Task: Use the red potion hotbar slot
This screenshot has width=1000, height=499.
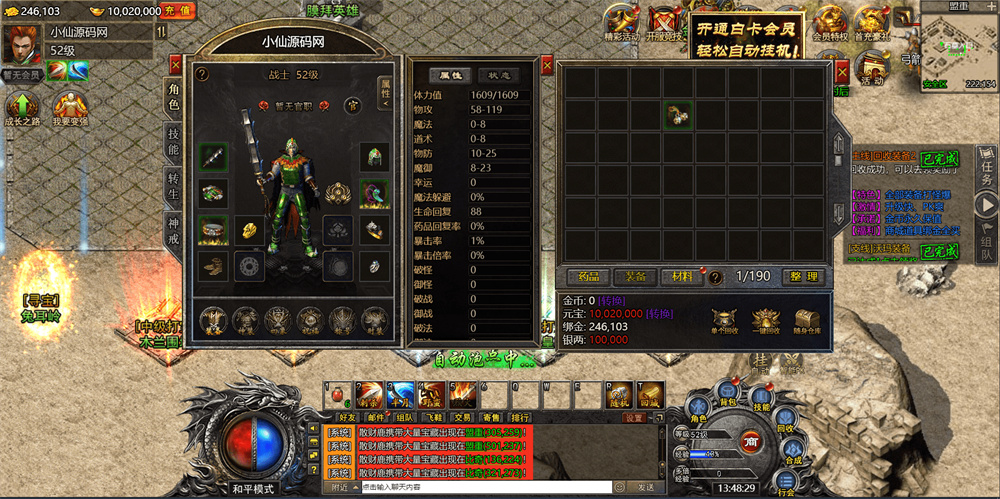Action: point(337,394)
